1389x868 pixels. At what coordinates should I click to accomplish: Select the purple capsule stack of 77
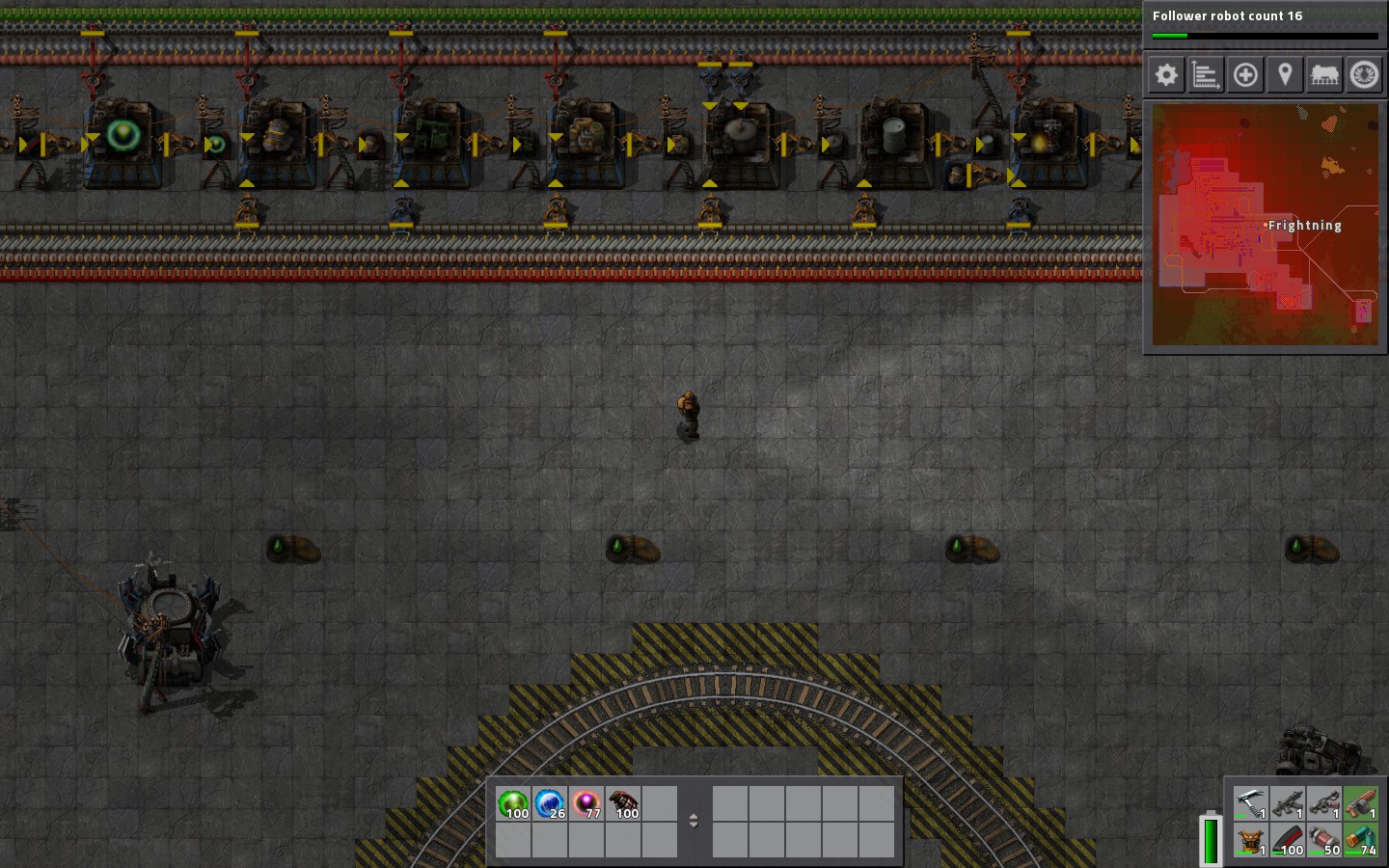click(586, 804)
